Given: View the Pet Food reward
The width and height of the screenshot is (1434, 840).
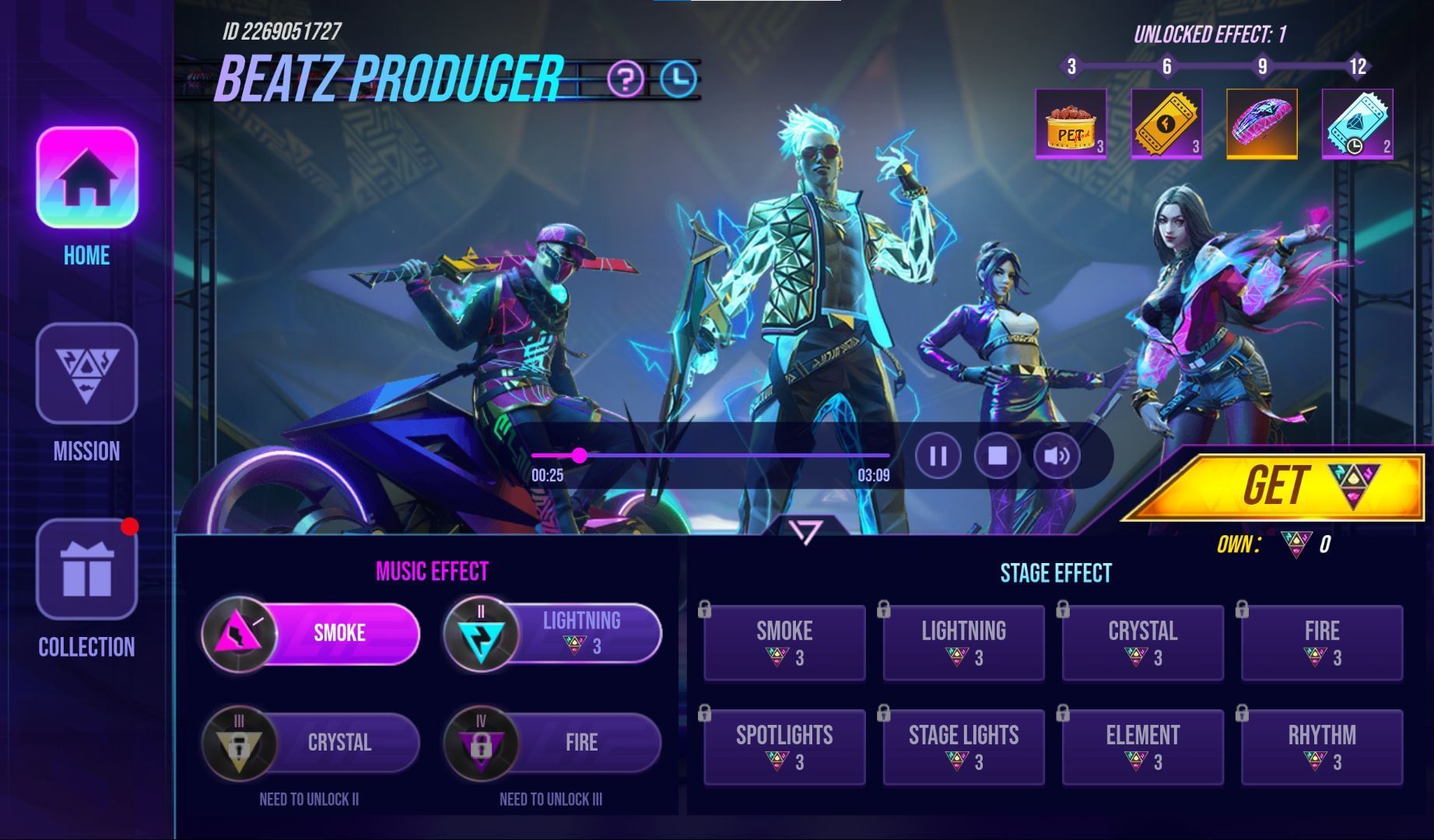Looking at the screenshot, I should click(1071, 124).
